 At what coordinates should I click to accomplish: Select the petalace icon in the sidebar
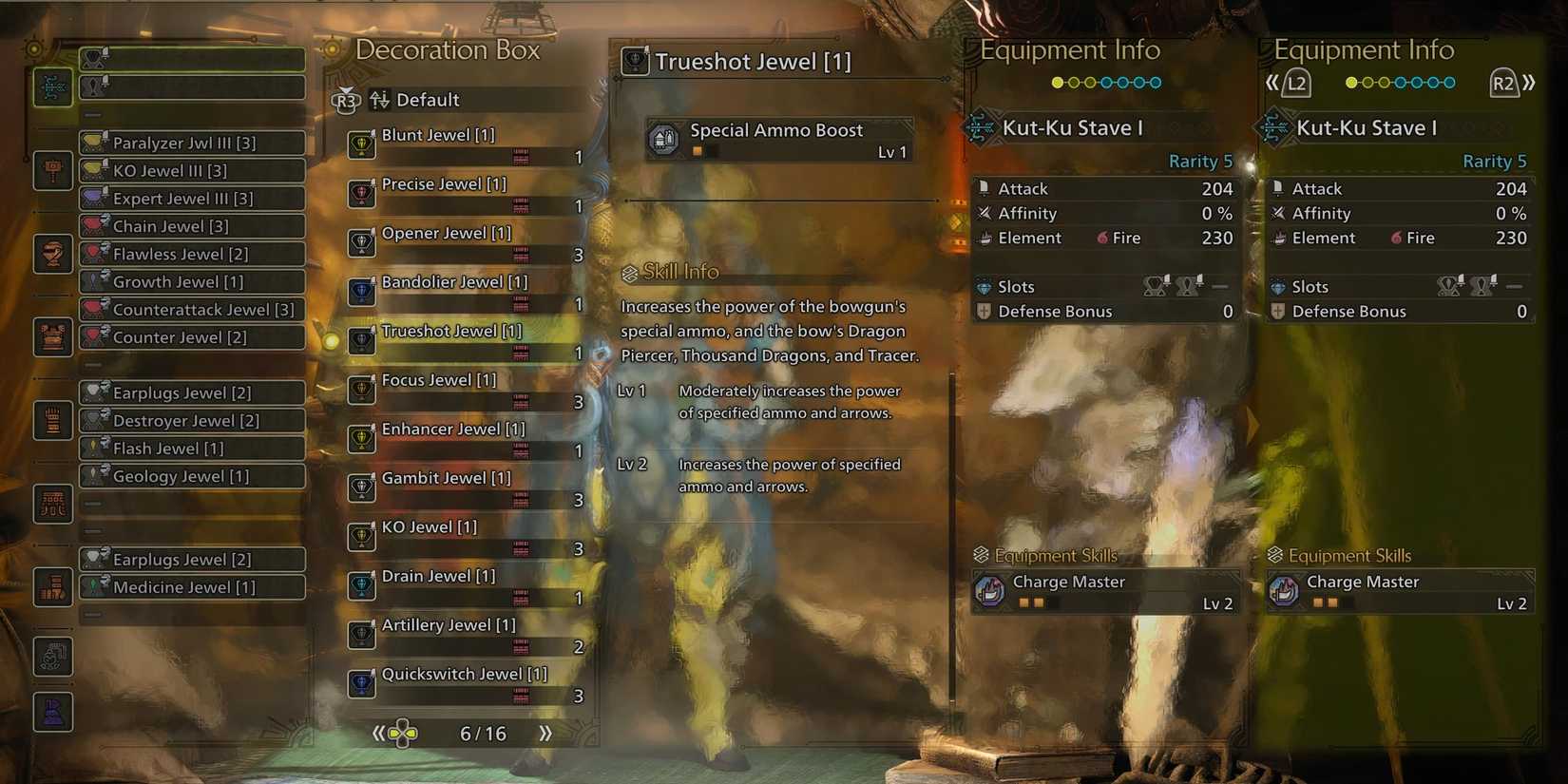(52, 711)
